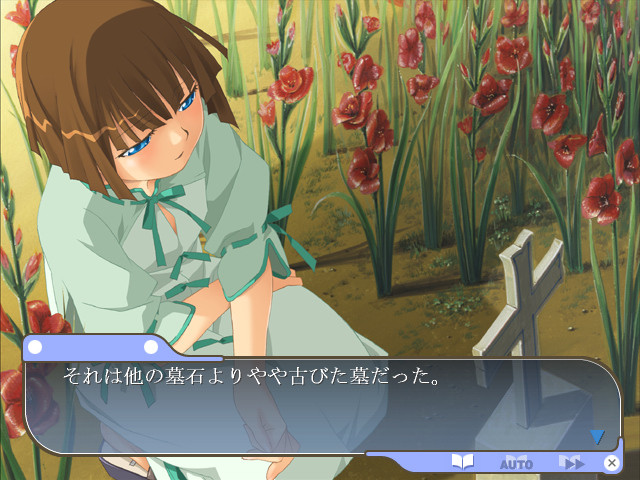Open the backlog book icon
The image size is (640, 480).
click(462, 462)
